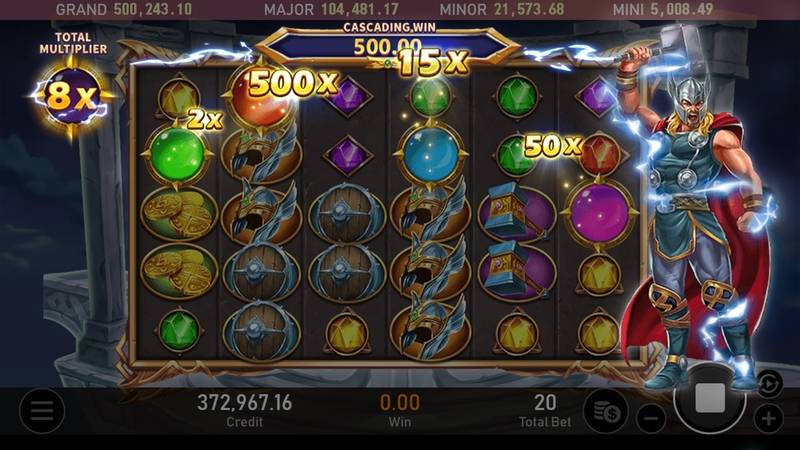This screenshot has width=800, height=450.
Task: Stop the spin with the square button
Action: coord(709,398)
